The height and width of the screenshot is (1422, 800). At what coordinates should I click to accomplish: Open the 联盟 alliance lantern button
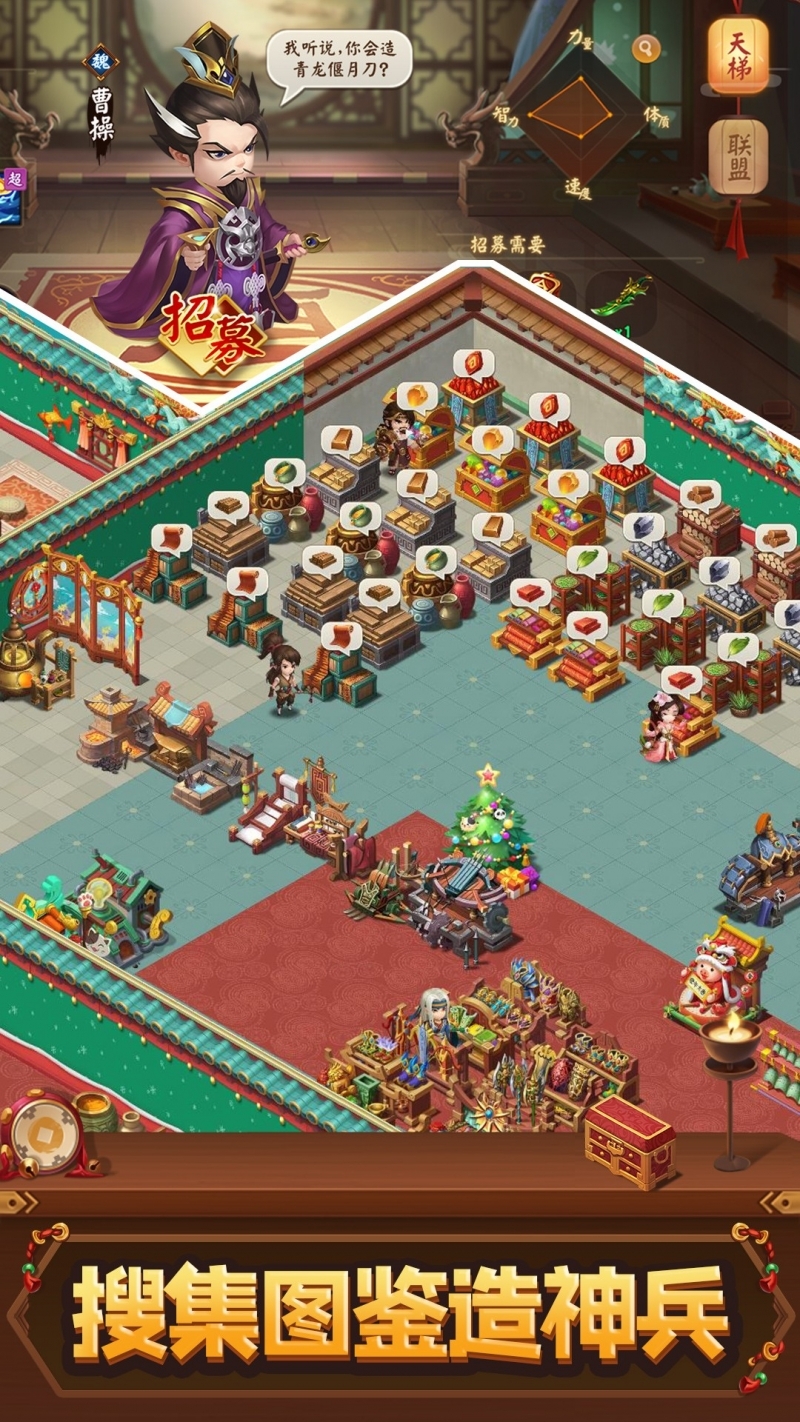[x=738, y=157]
